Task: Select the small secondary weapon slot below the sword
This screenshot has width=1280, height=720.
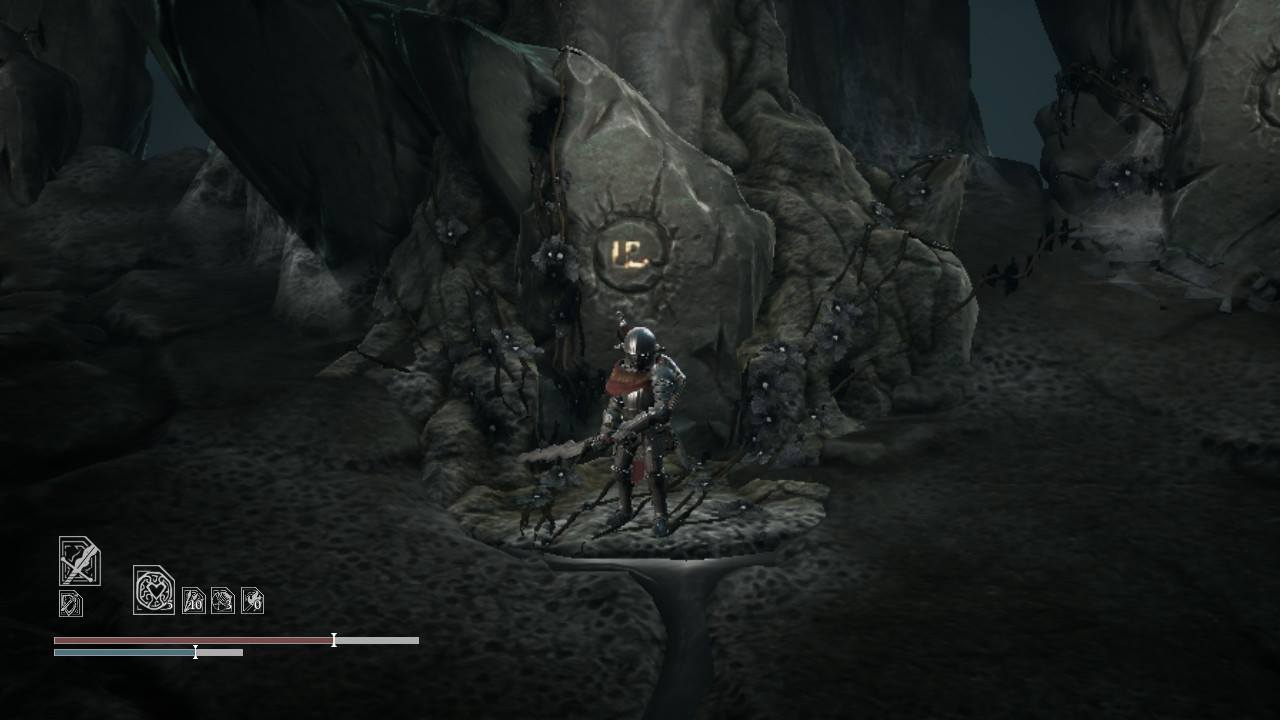Action: 70,604
